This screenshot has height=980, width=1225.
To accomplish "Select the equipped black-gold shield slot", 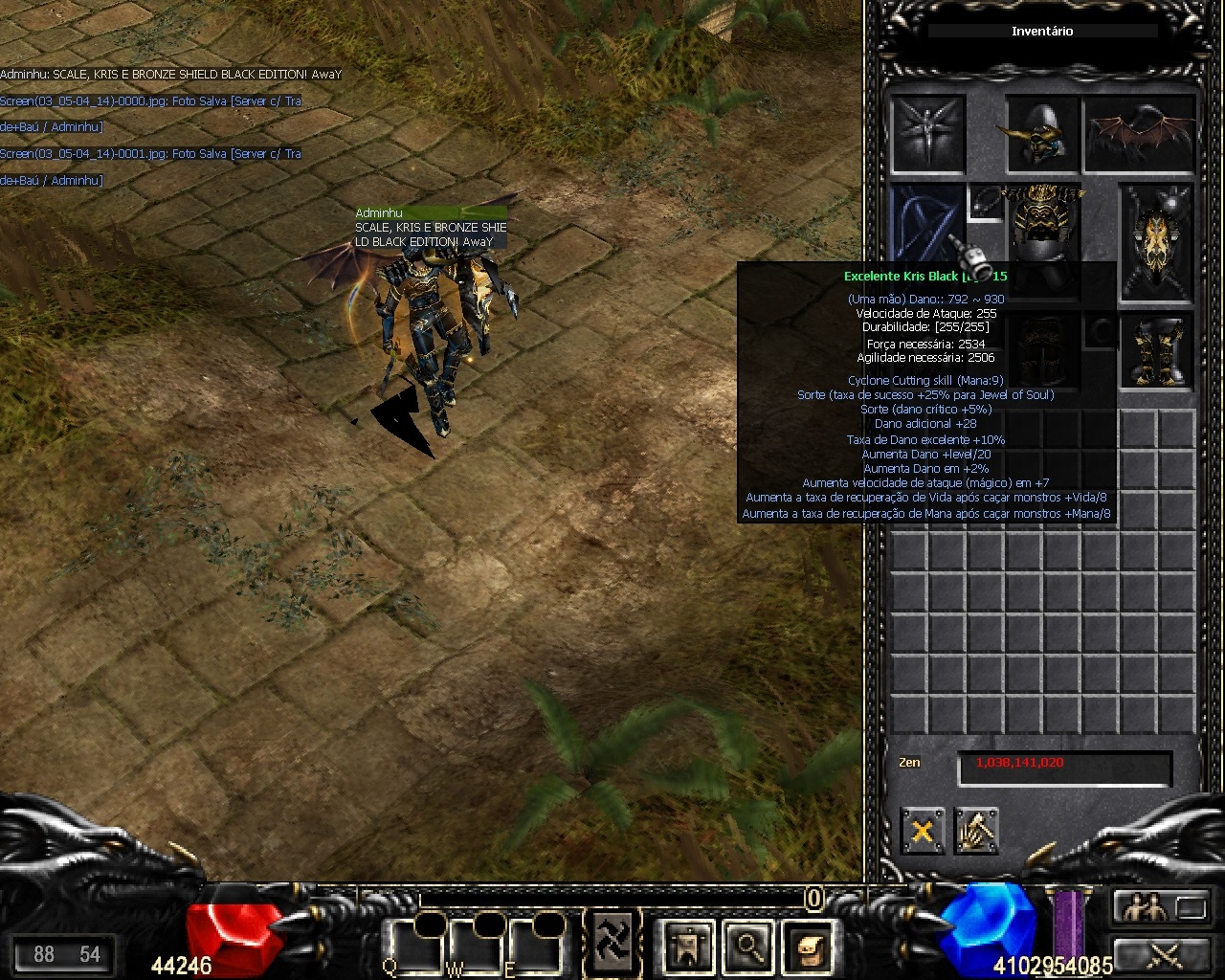I will [1158, 242].
